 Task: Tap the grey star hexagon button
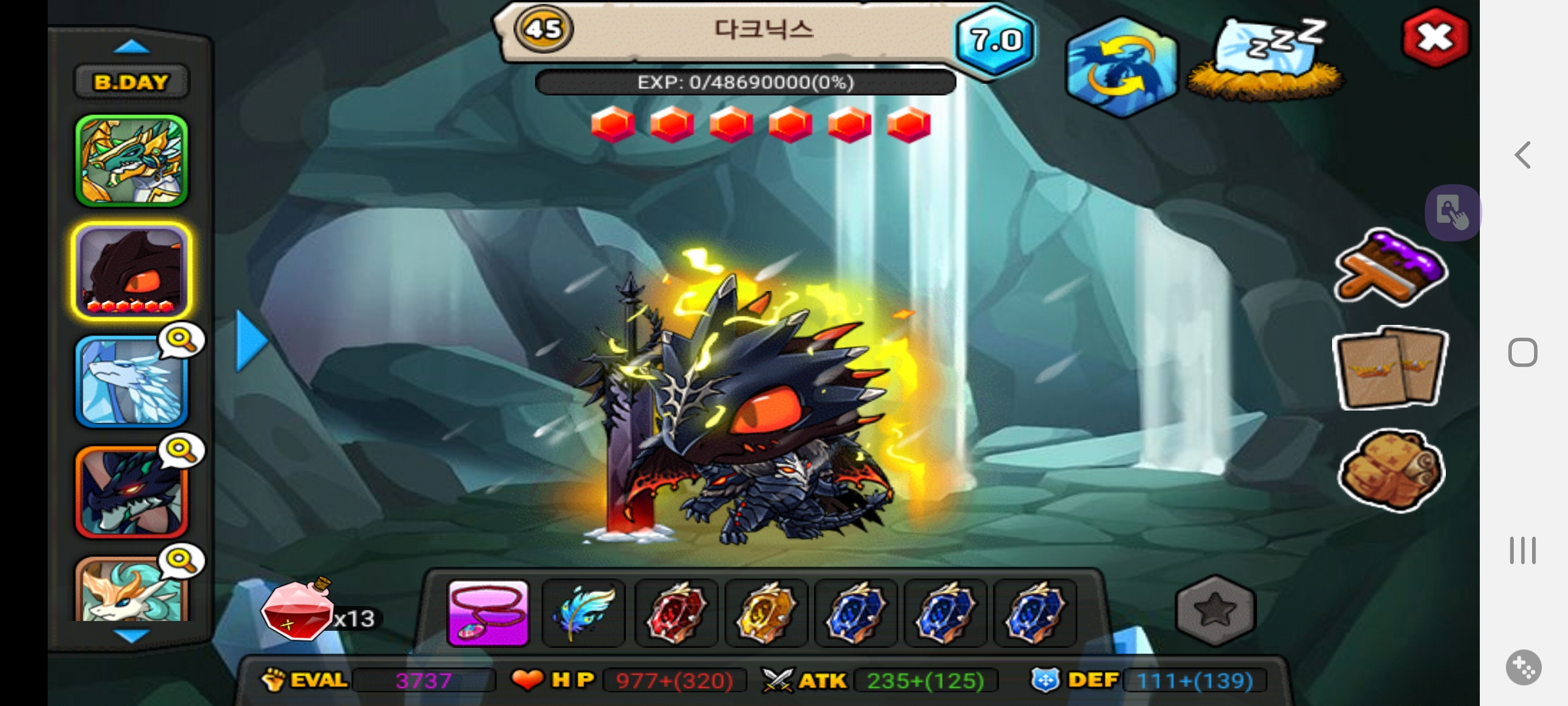click(1215, 611)
